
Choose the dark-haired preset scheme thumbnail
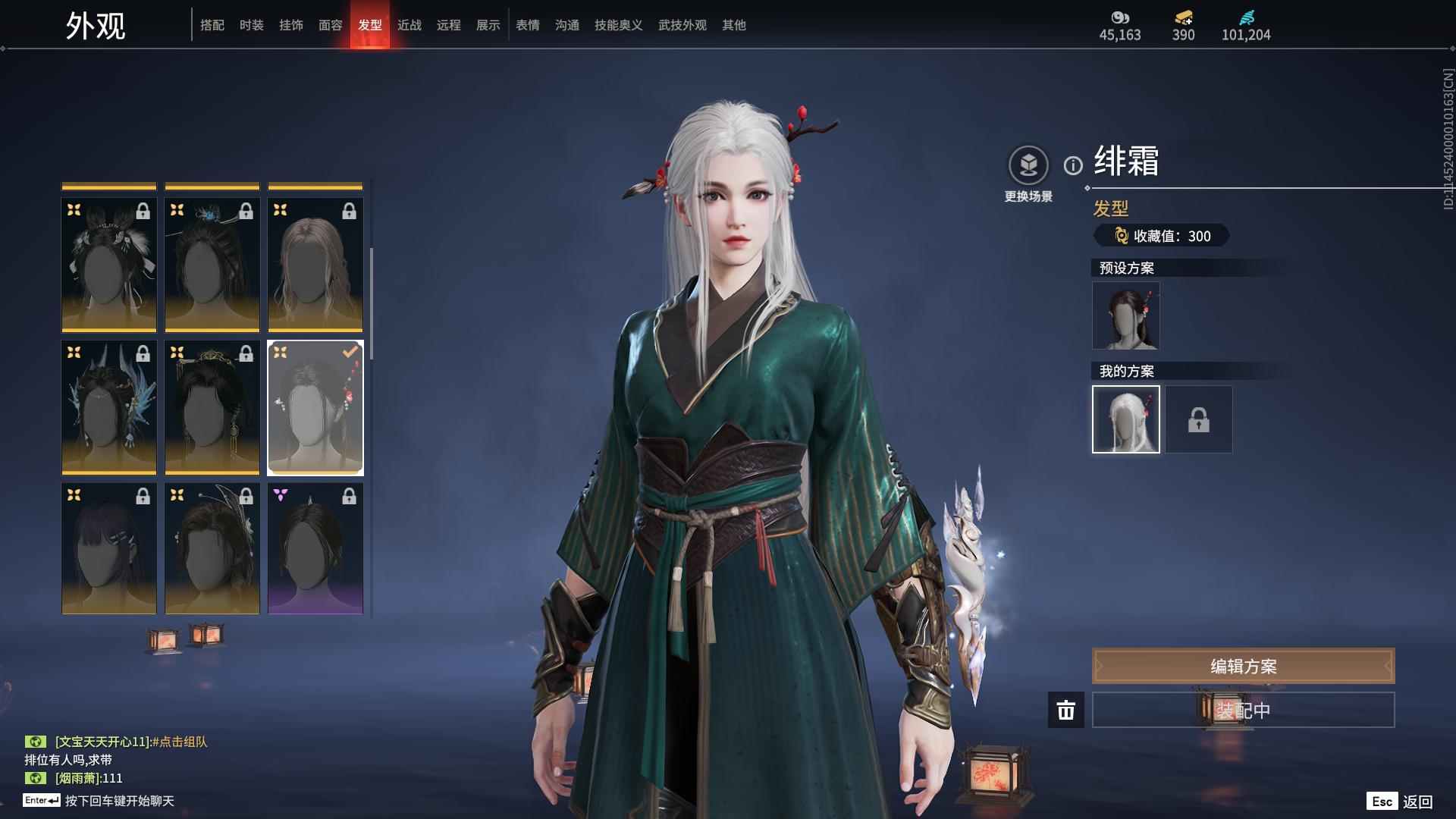pyautogui.click(x=1126, y=315)
